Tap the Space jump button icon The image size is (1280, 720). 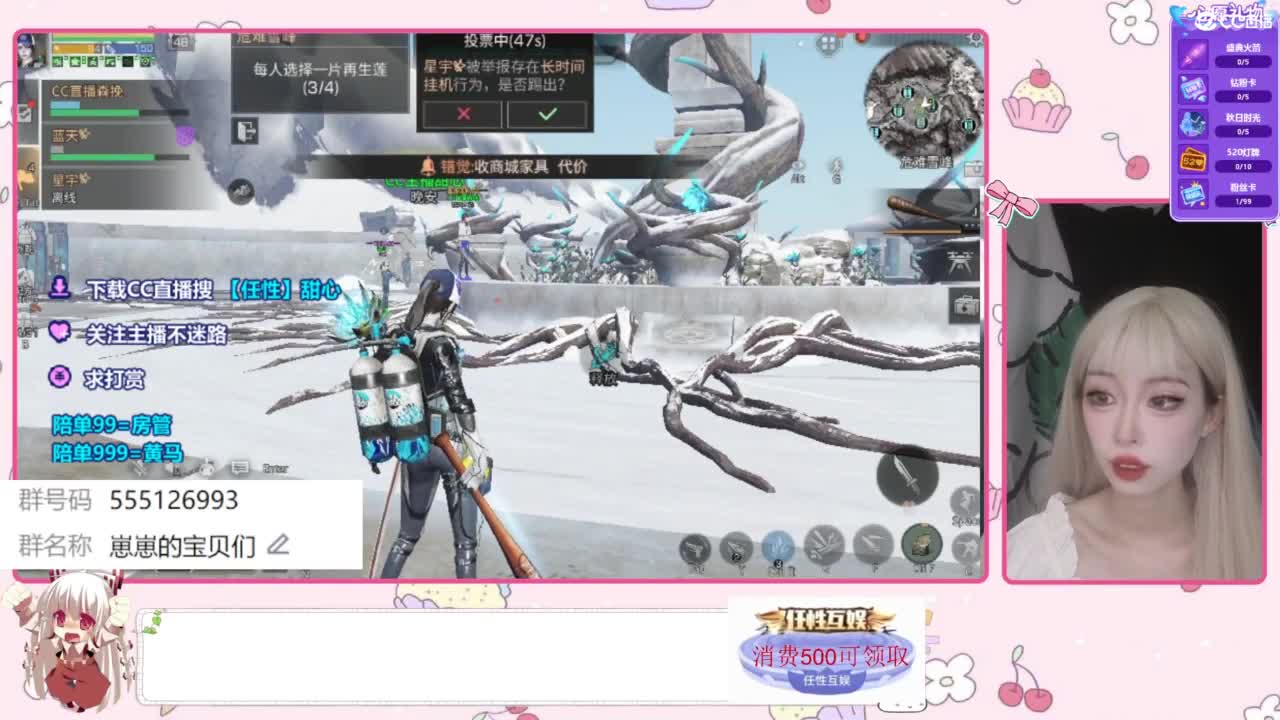(962, 498)
